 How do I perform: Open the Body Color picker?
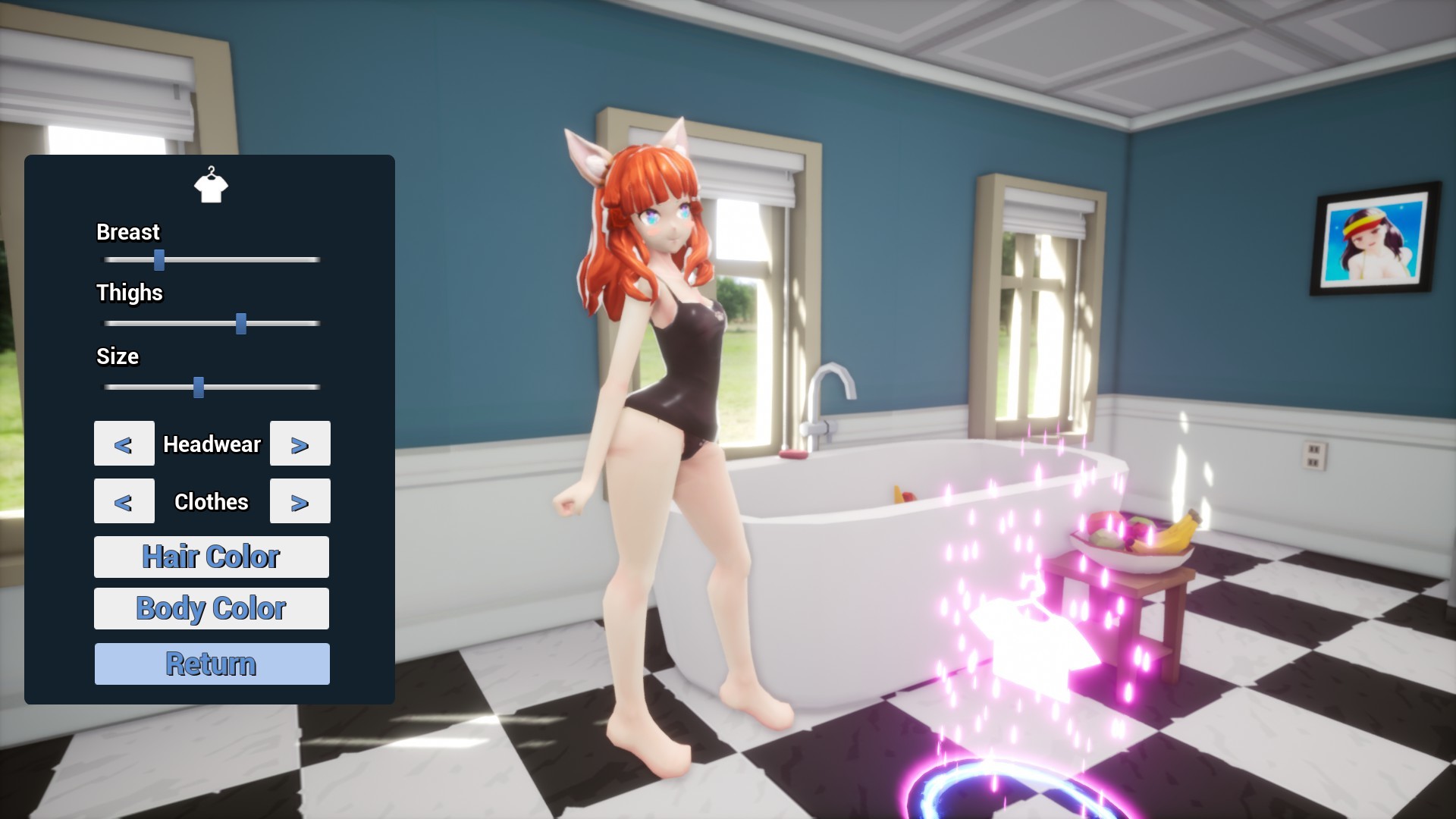point(211,607)
